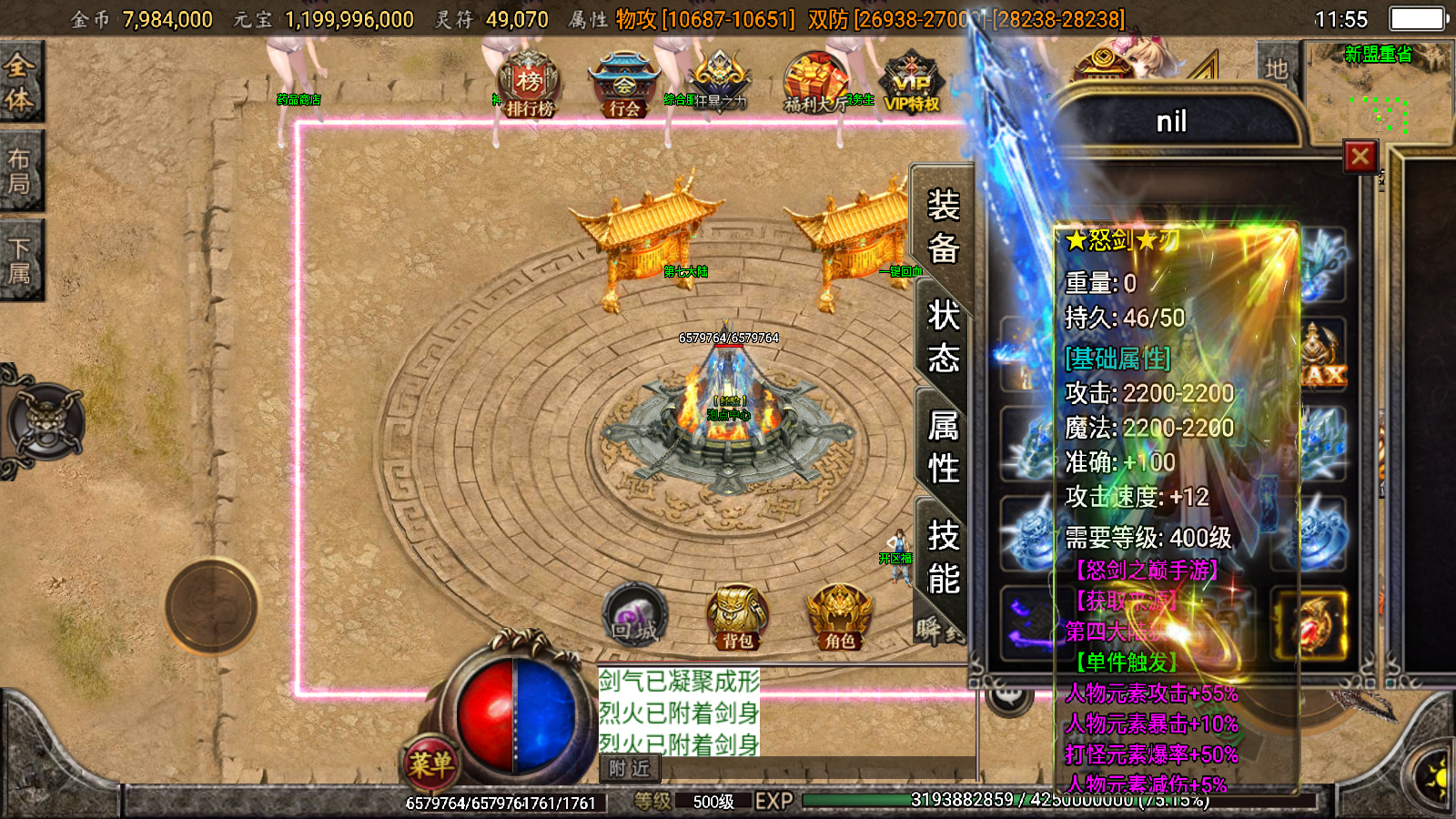
Task: Open the 下属 subordinates button
Action: 19,260
